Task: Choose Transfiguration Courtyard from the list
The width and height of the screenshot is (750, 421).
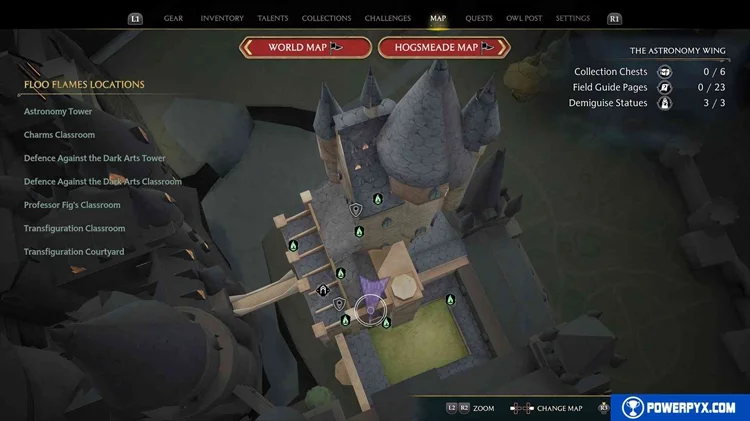Action: 74,252
